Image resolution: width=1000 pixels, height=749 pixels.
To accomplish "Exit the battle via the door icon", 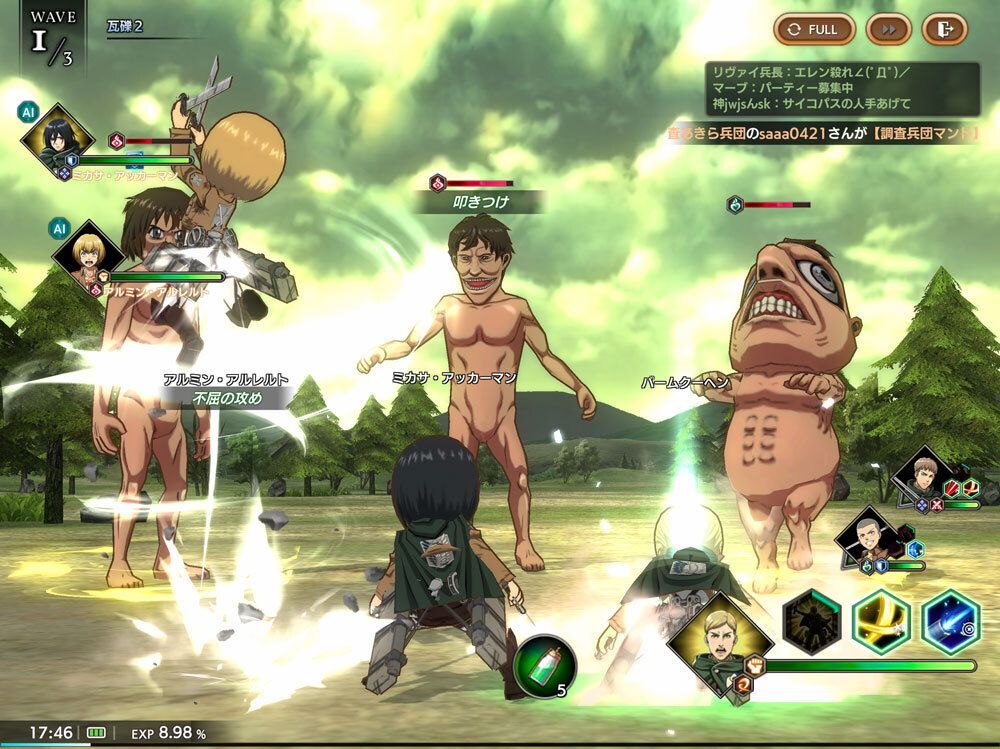I will (x=943, y=29).
